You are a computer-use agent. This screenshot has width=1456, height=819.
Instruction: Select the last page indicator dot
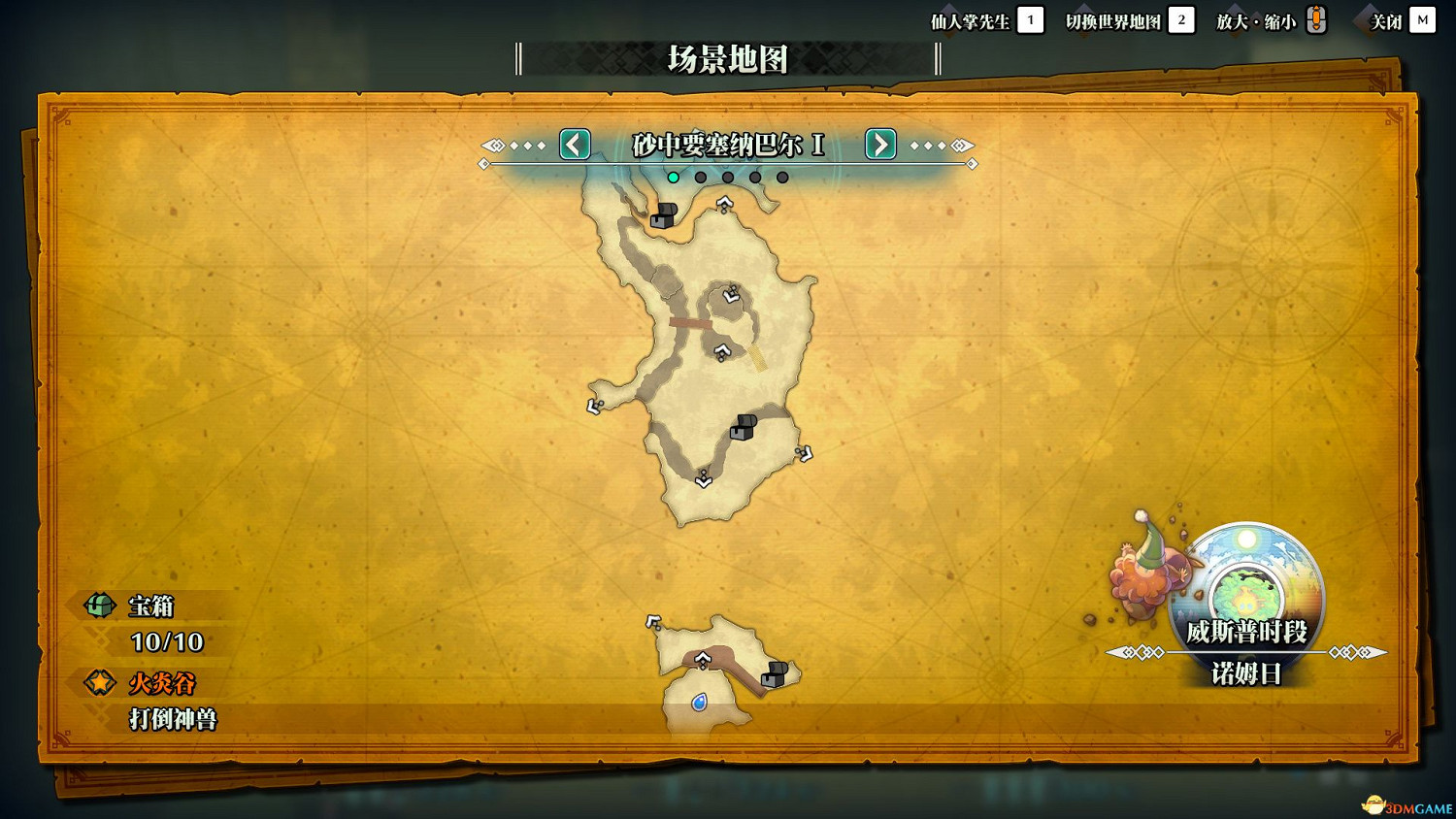tap(781, 177)
